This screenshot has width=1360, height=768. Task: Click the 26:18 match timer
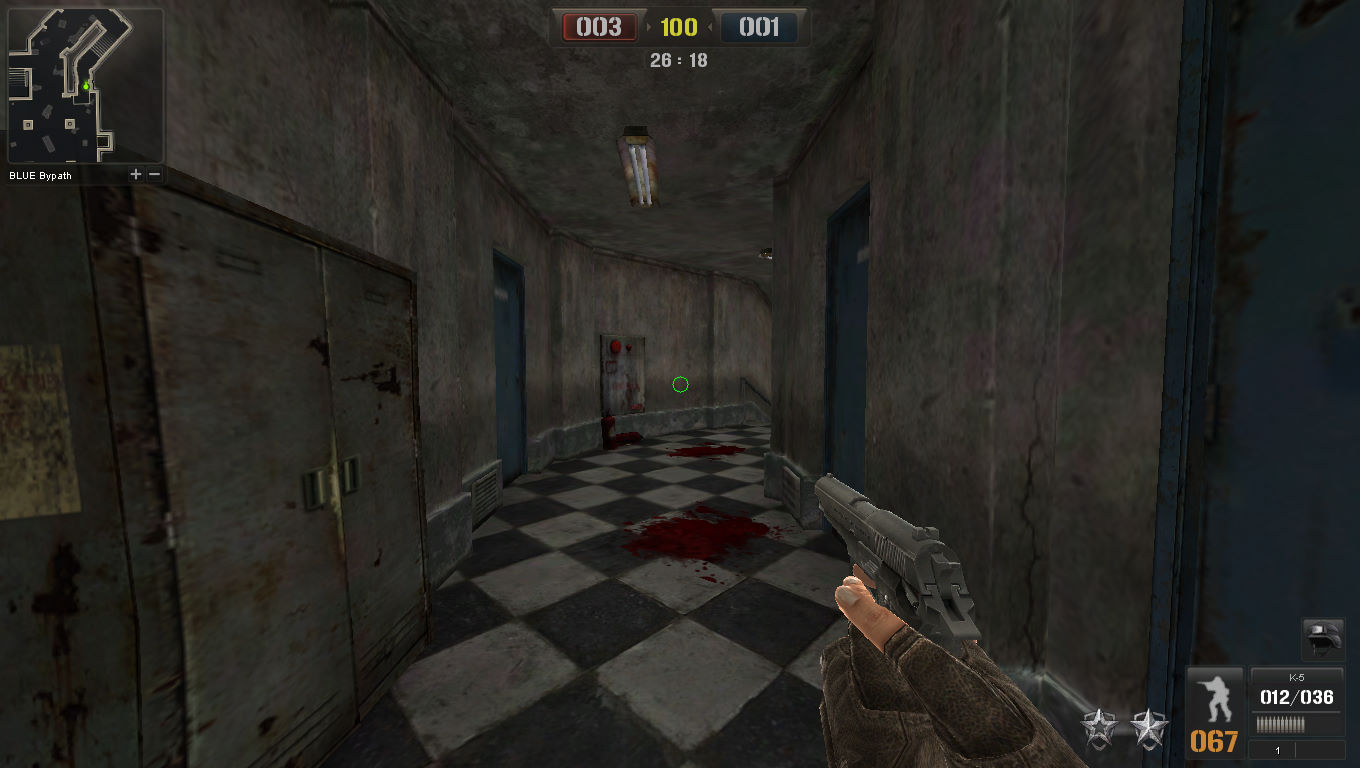click(679, 60)
